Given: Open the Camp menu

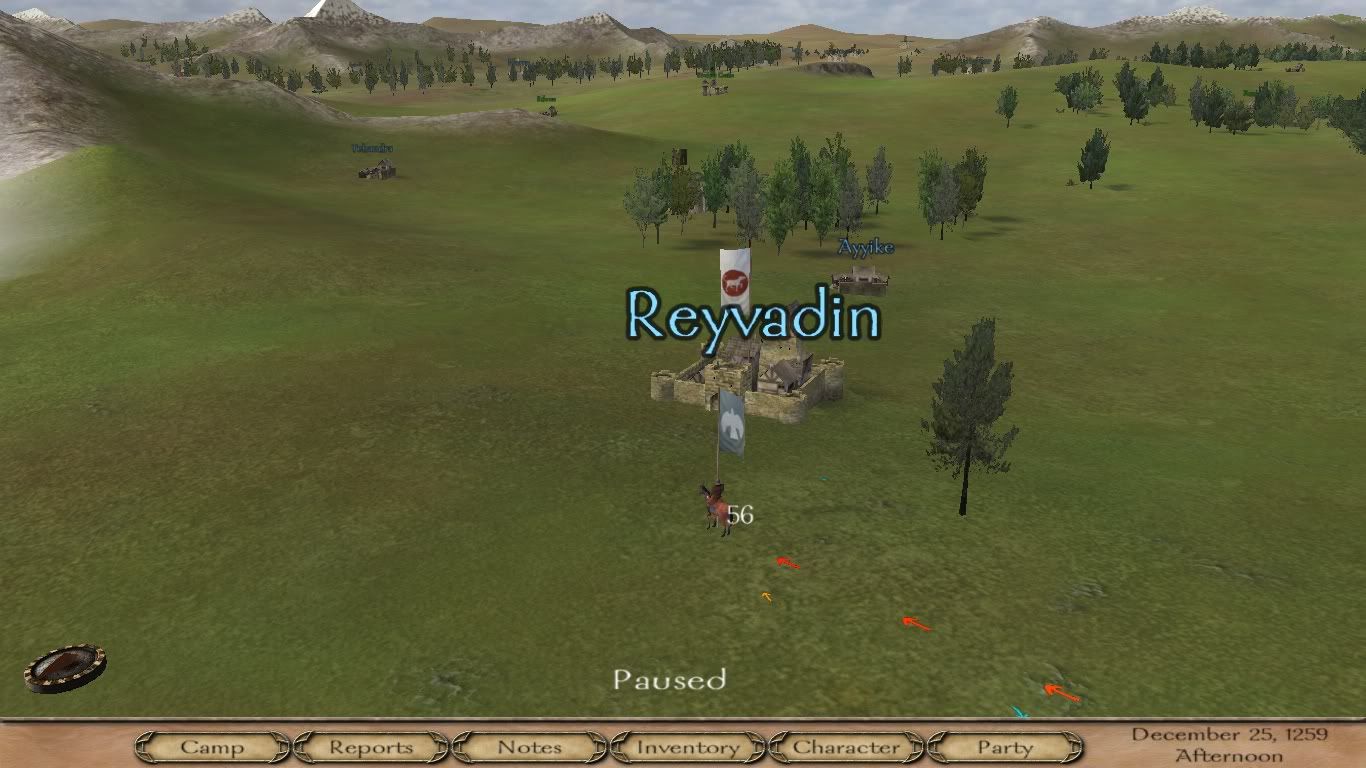Looking at the screenshot, I should point(212,747).
